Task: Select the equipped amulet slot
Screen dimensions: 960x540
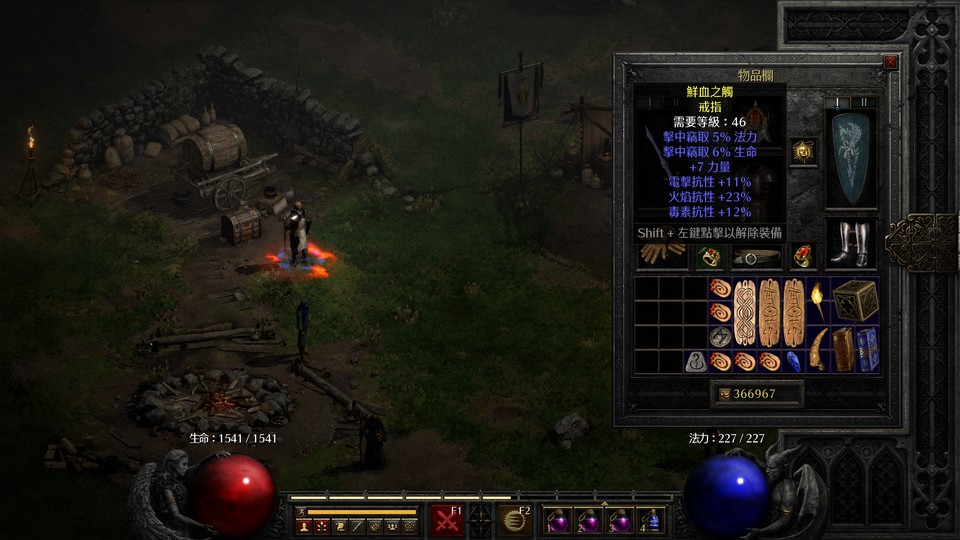Action: (803, 151)
